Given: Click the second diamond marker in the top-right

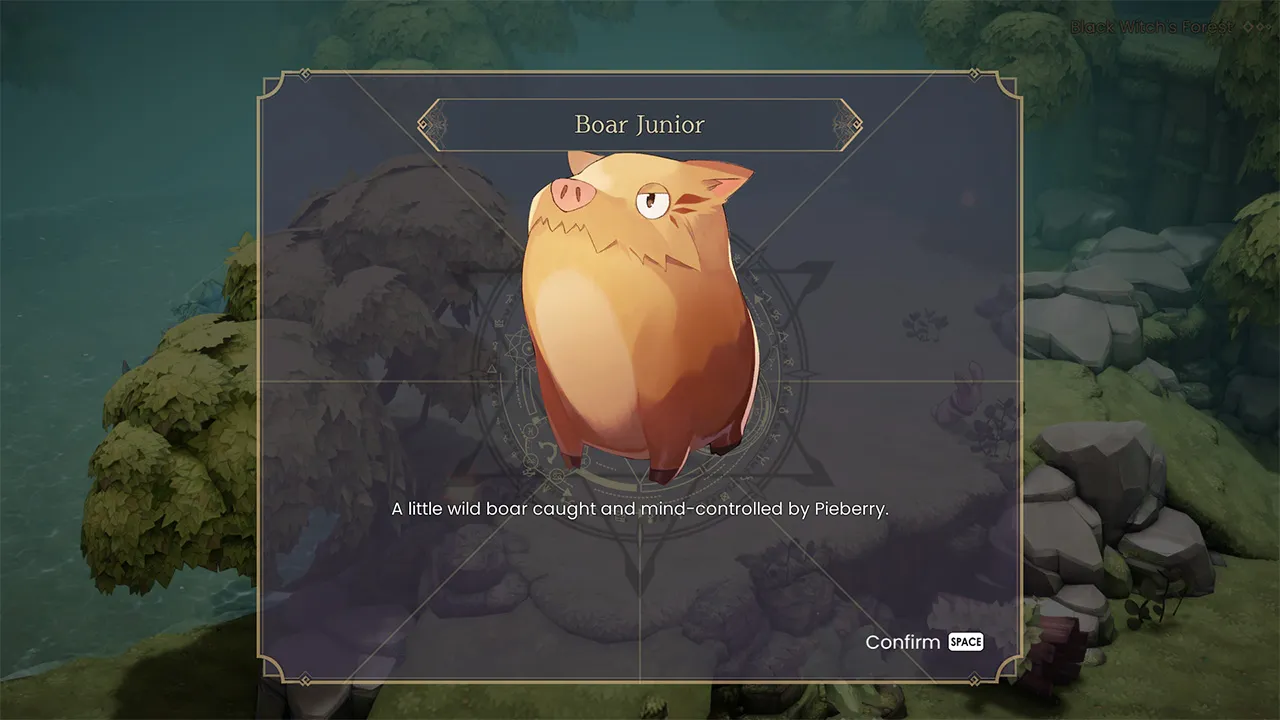Looking at the screenshot, I should 1263,27.
